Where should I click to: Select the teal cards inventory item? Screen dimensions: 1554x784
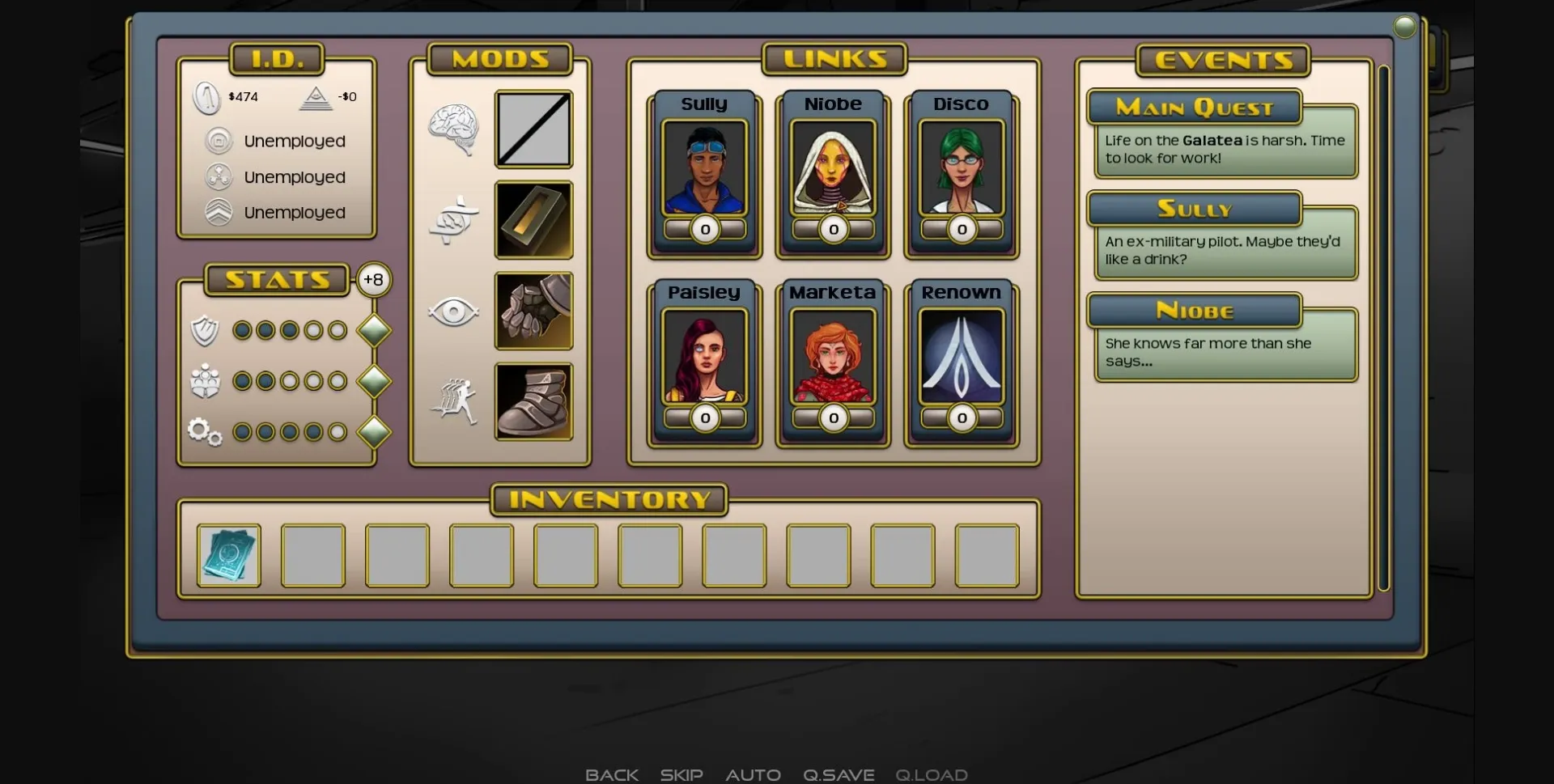229,555
